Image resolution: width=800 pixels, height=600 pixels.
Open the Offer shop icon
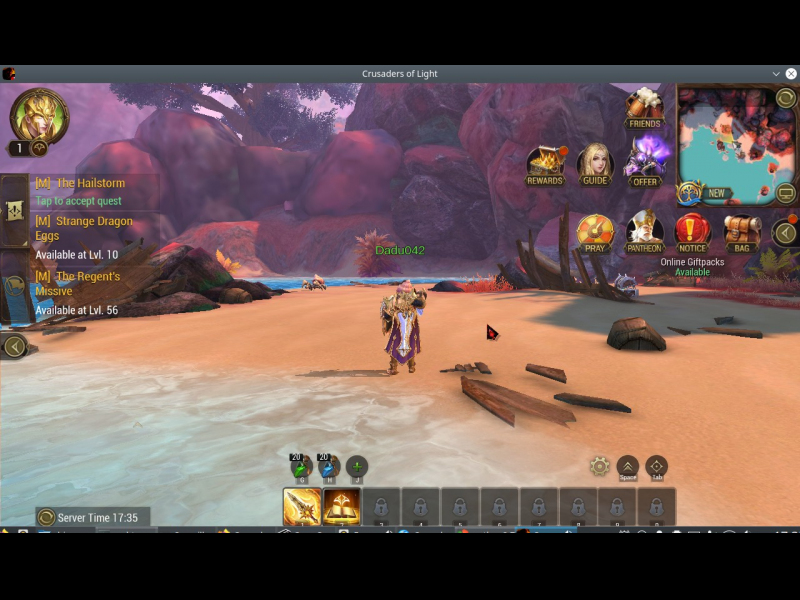(x=645, y=162)
